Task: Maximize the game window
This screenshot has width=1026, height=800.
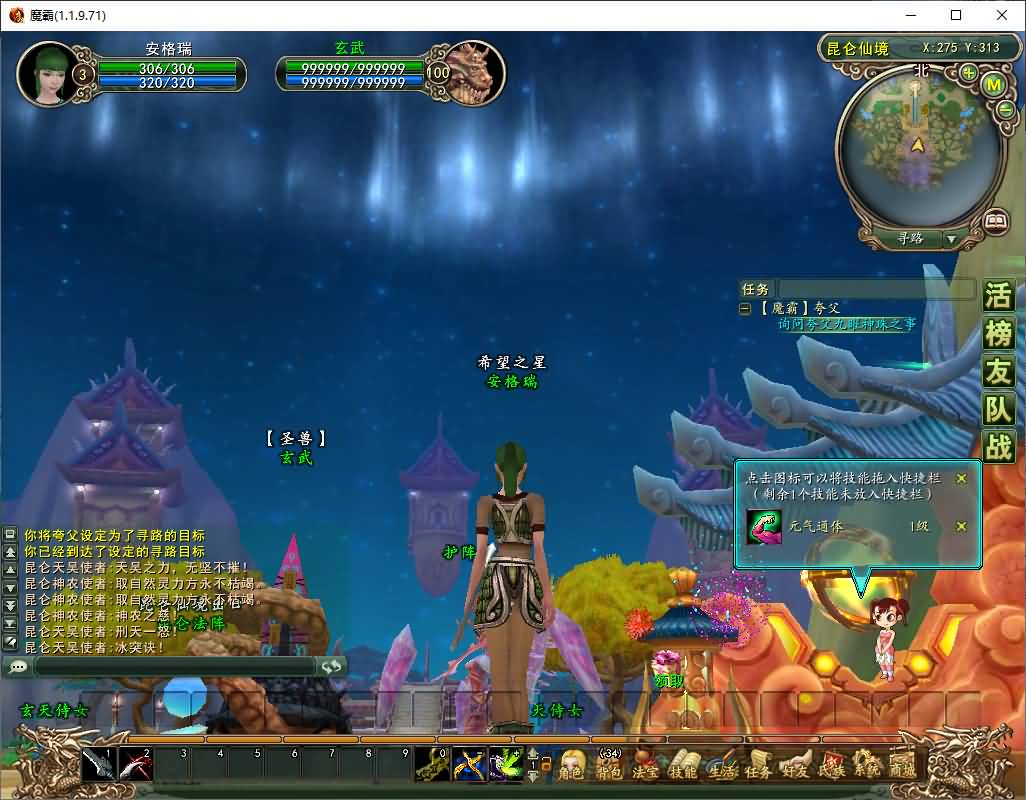Action: point(956,15)
